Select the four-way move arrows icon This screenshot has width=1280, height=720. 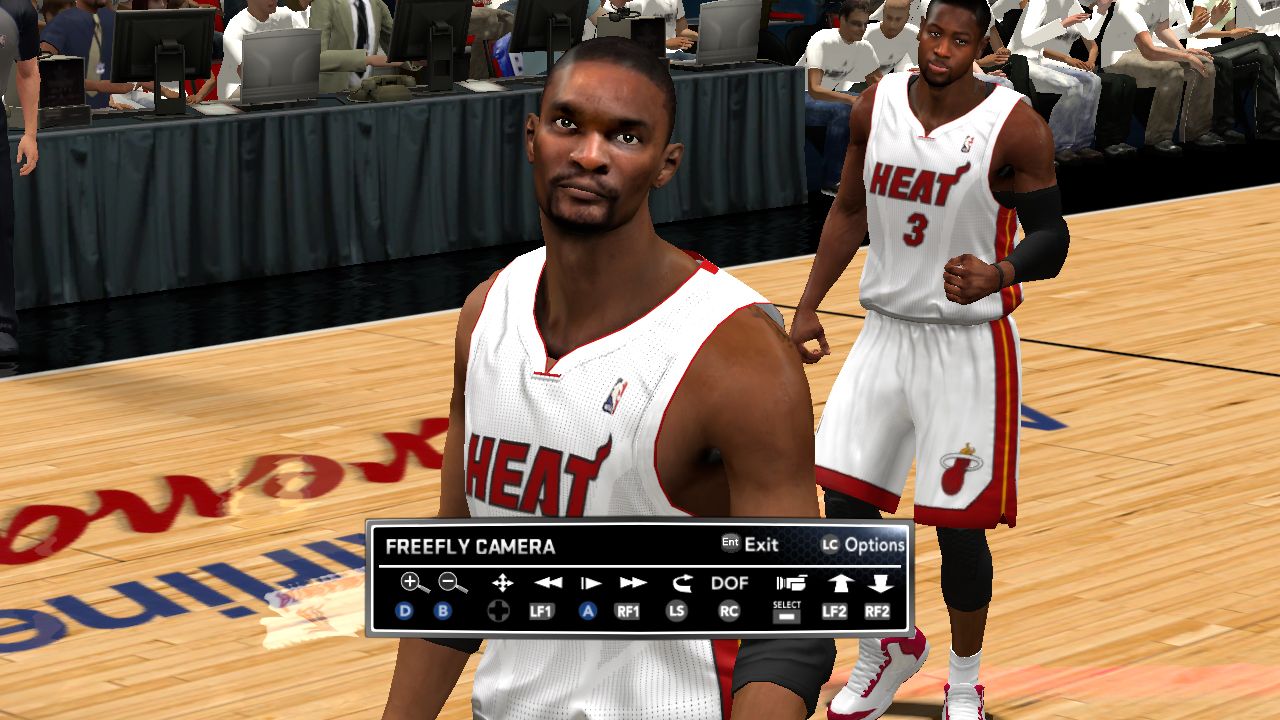pyautogui.click(x=503, y=583)
